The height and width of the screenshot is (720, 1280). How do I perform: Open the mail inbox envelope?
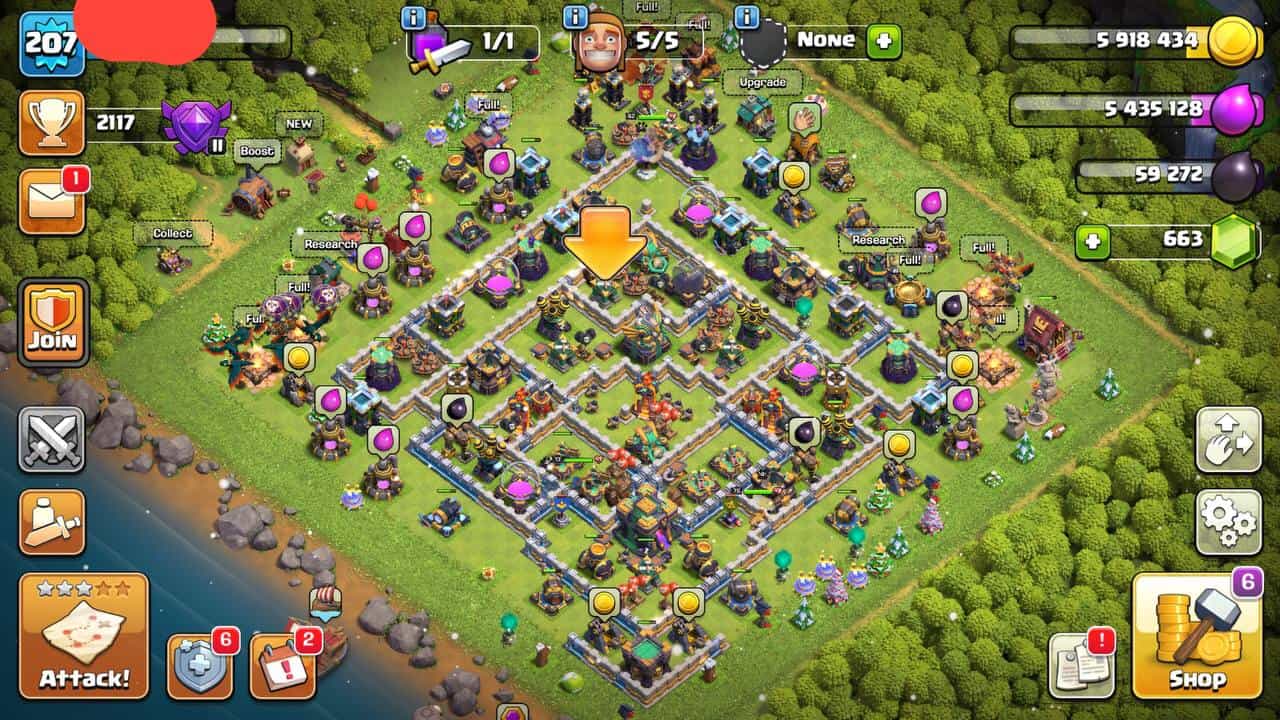52,203
